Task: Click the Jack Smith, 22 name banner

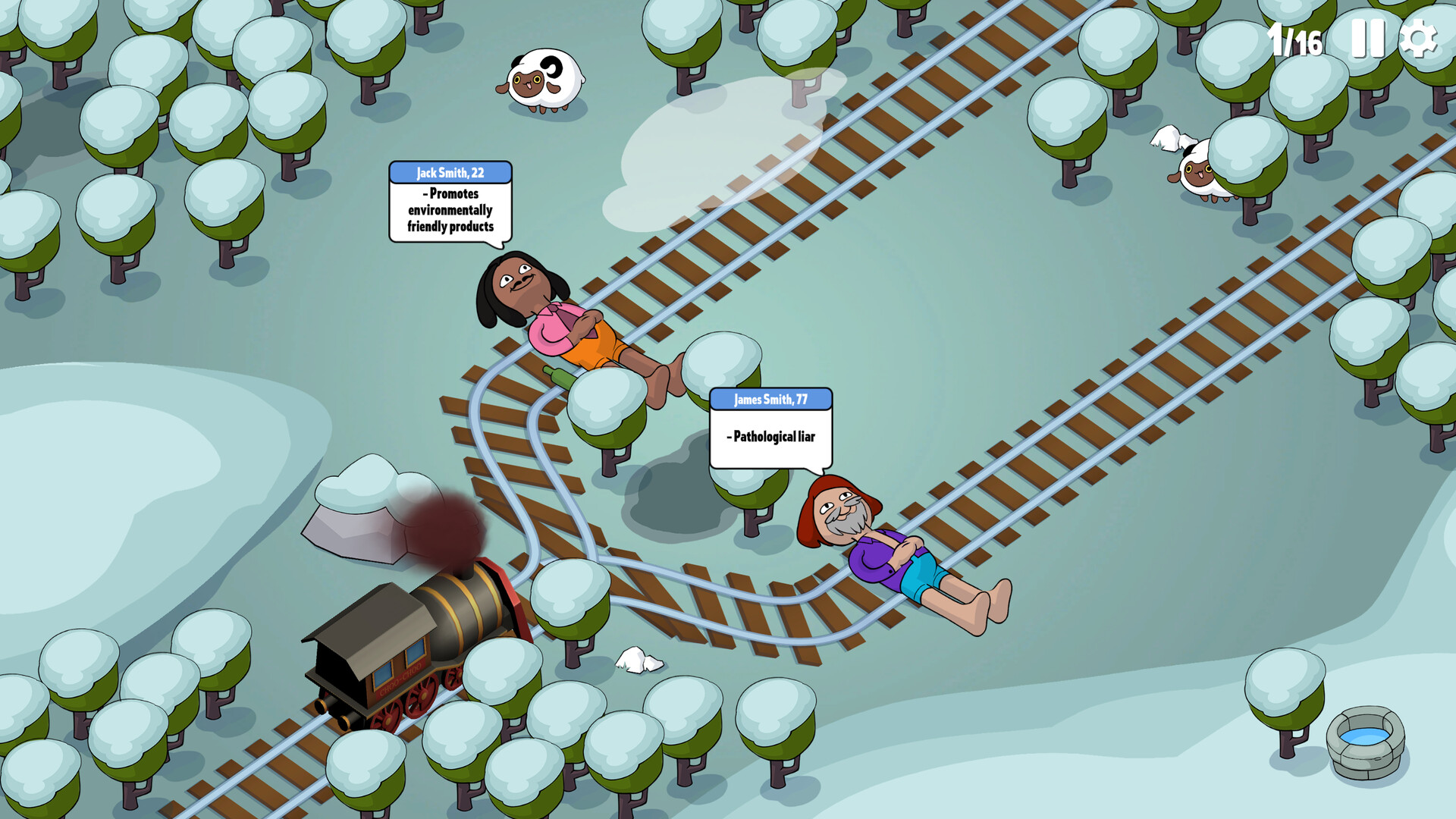Action: coord(449,173)
